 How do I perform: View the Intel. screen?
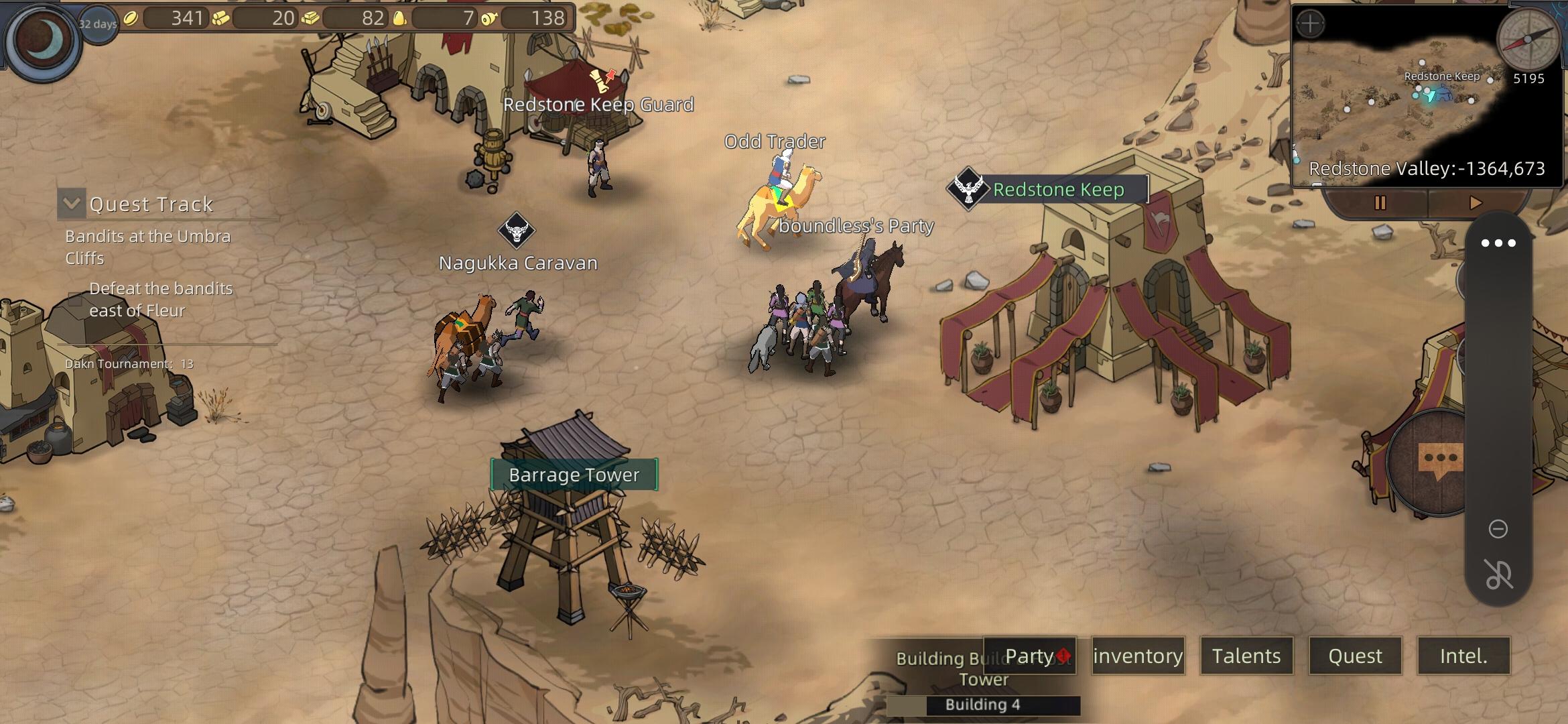point(1463,656)
